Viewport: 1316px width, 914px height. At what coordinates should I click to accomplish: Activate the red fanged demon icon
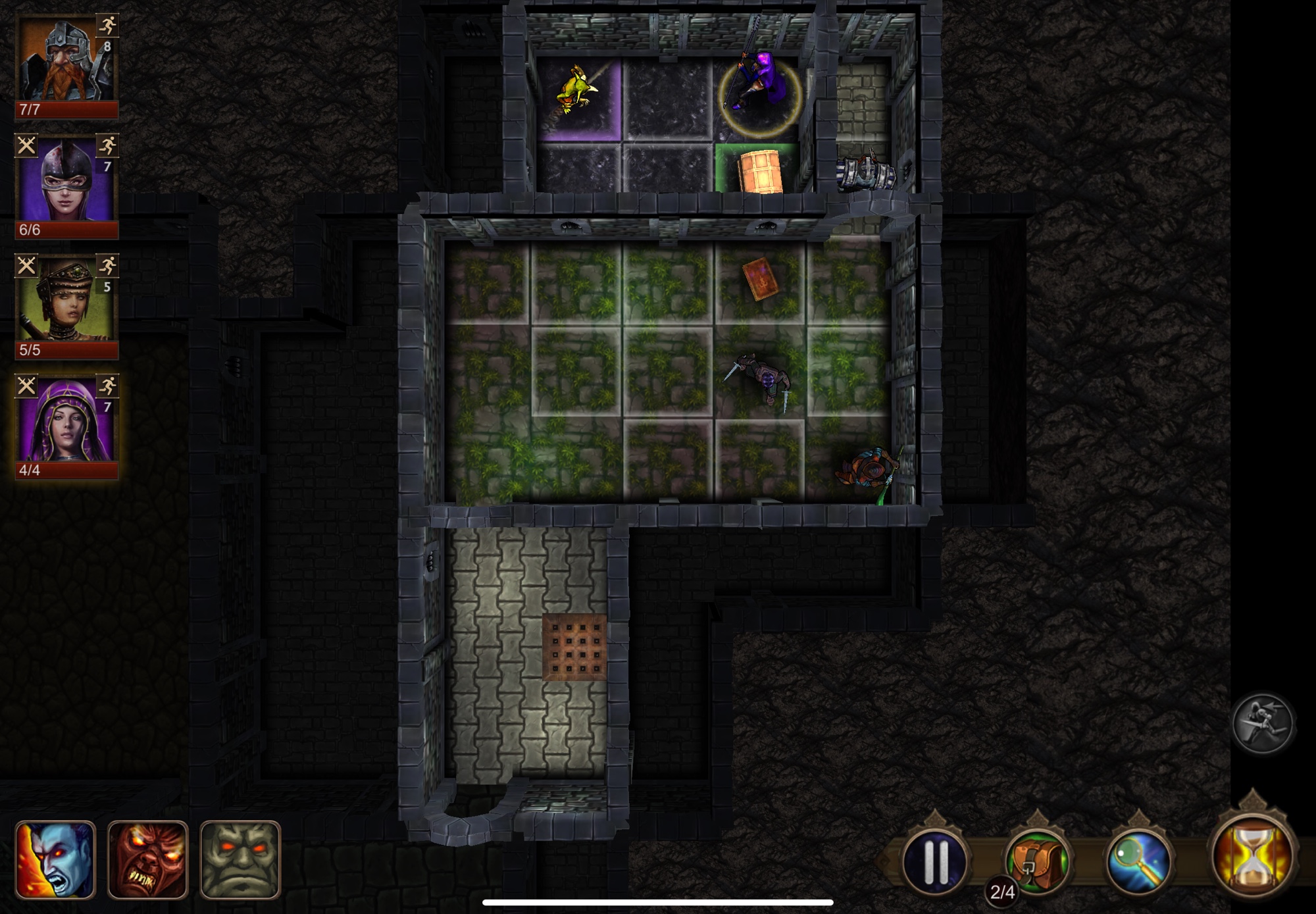[x=147, y=859]
